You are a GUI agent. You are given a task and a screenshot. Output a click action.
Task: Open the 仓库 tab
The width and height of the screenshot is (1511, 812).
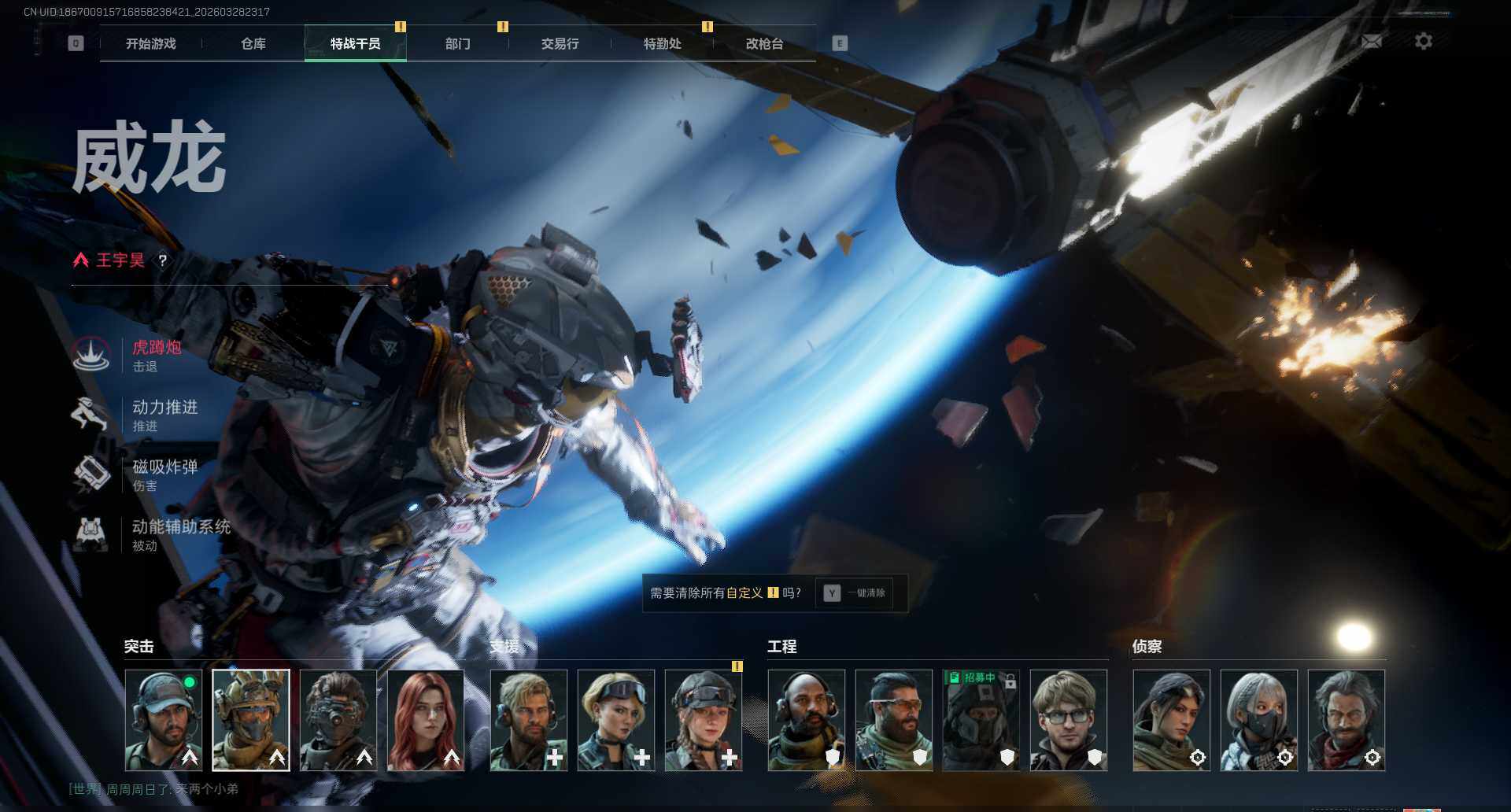253,44
